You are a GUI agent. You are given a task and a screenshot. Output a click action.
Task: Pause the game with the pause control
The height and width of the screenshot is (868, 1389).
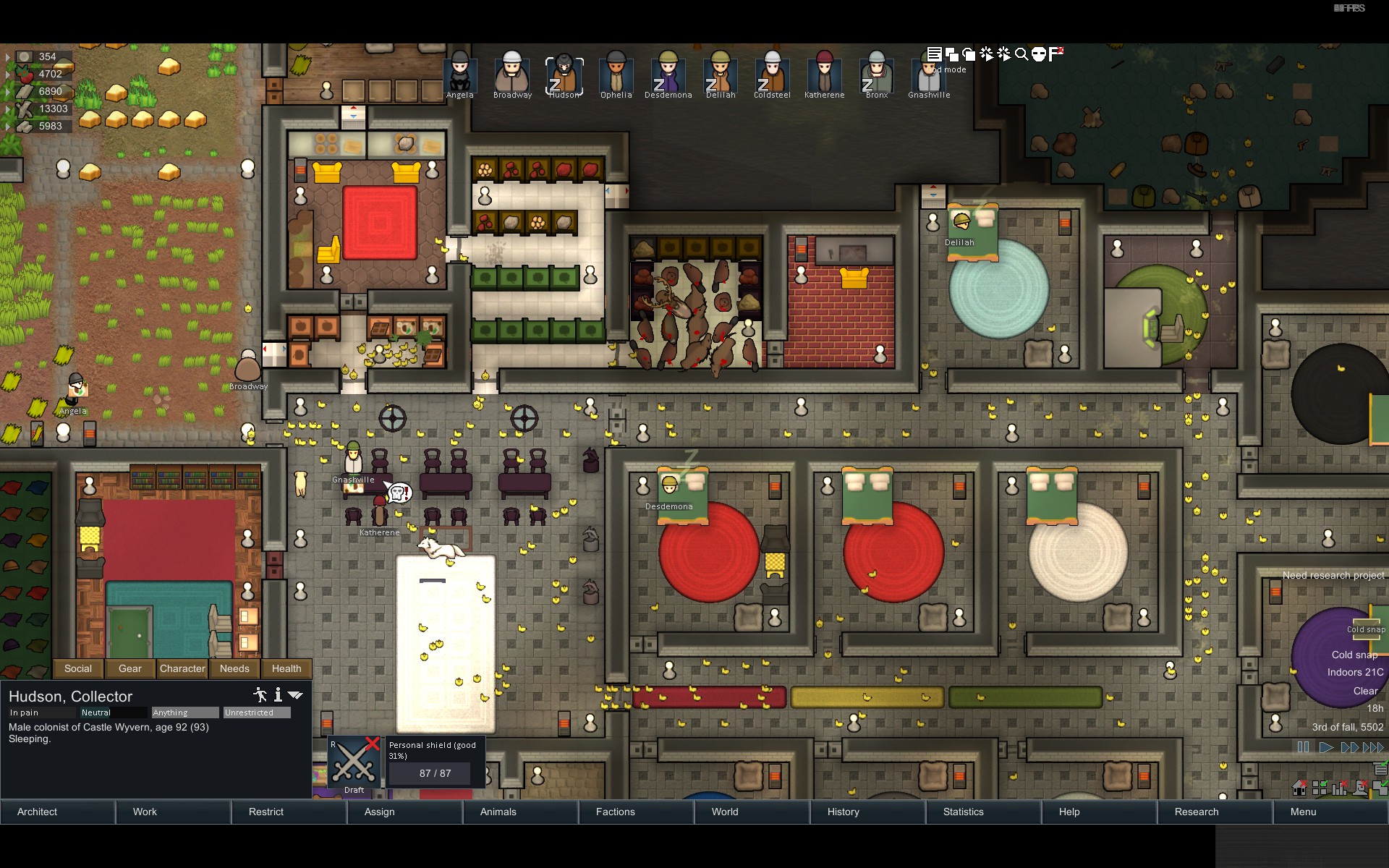point(1303,747)
